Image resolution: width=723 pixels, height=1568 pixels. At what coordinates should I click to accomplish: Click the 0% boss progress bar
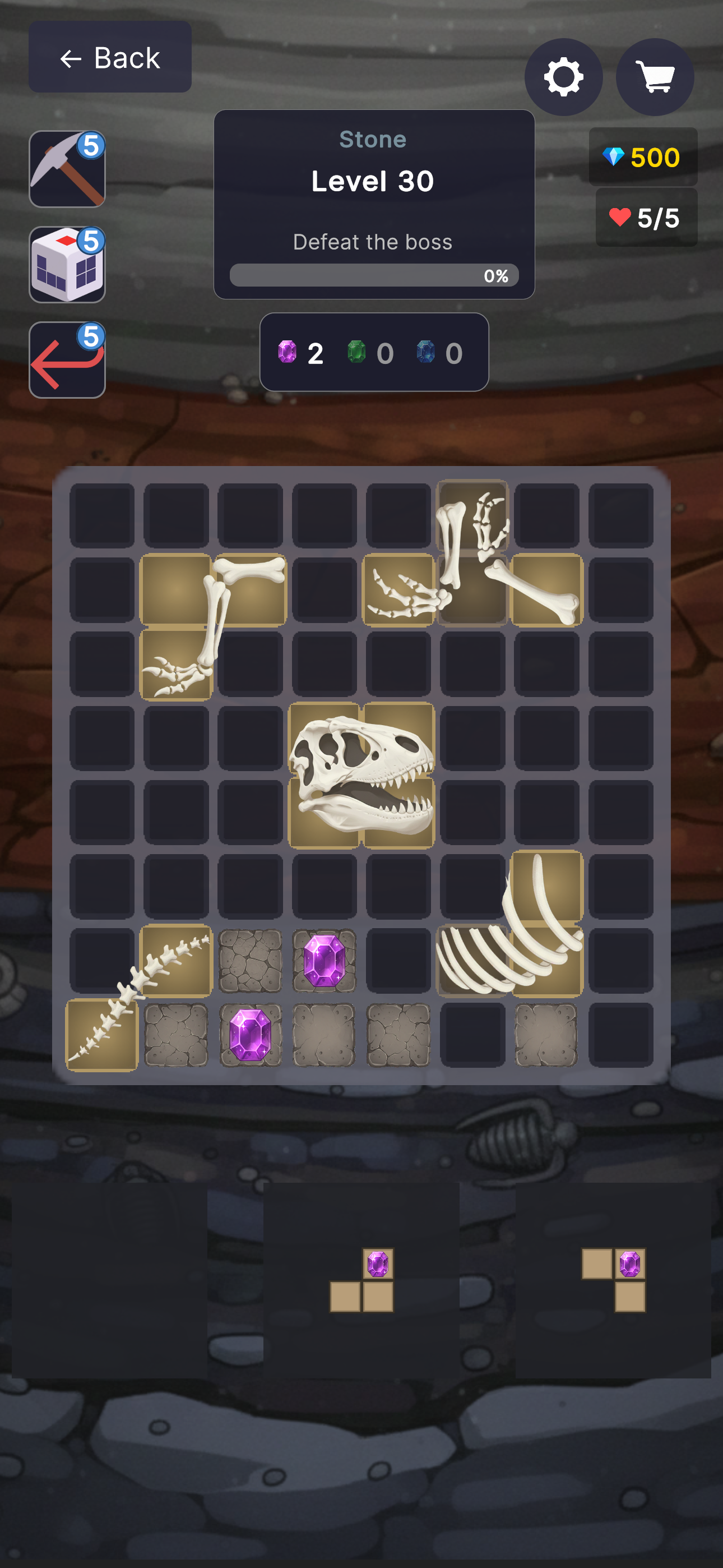click(x=374, y=275)
